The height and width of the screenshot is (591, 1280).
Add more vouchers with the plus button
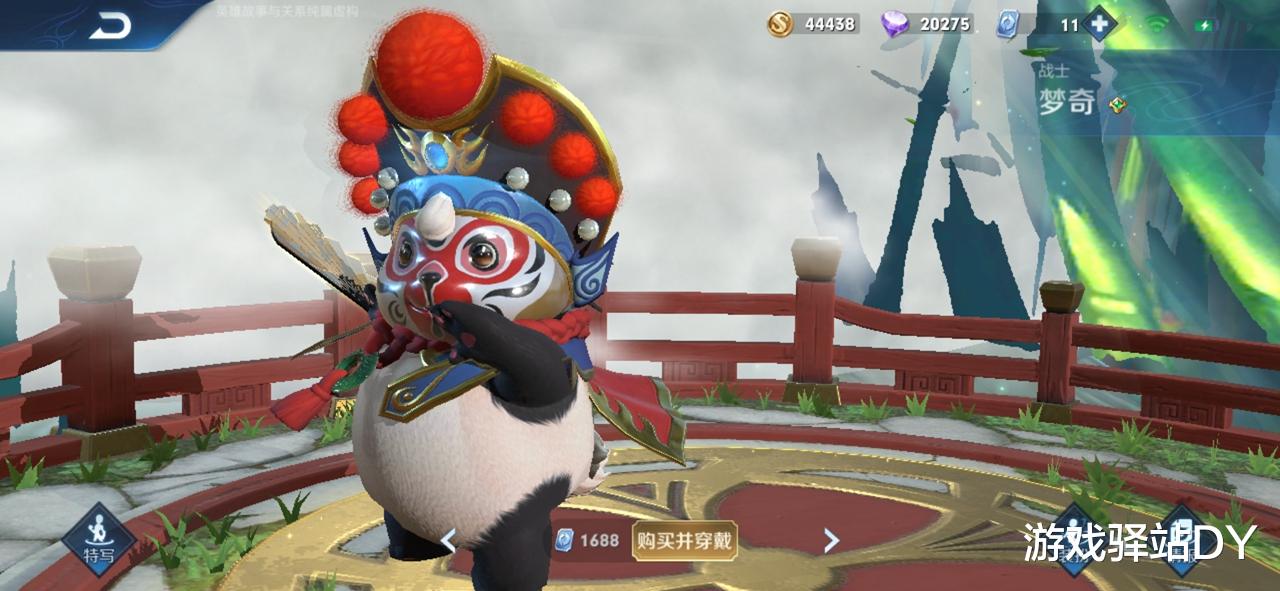point(1100,24)
